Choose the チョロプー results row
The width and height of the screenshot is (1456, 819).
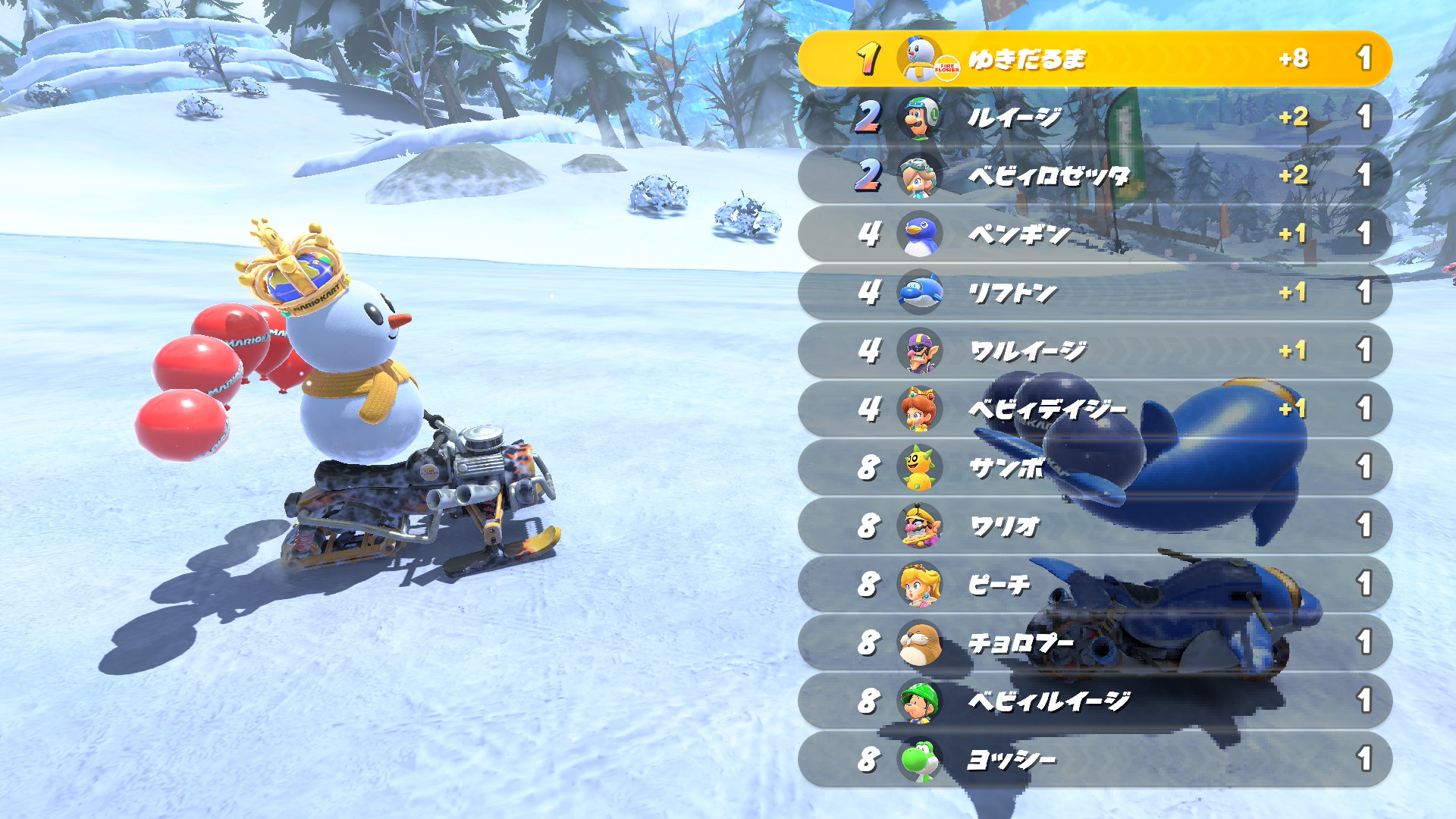pos(1094,642)
